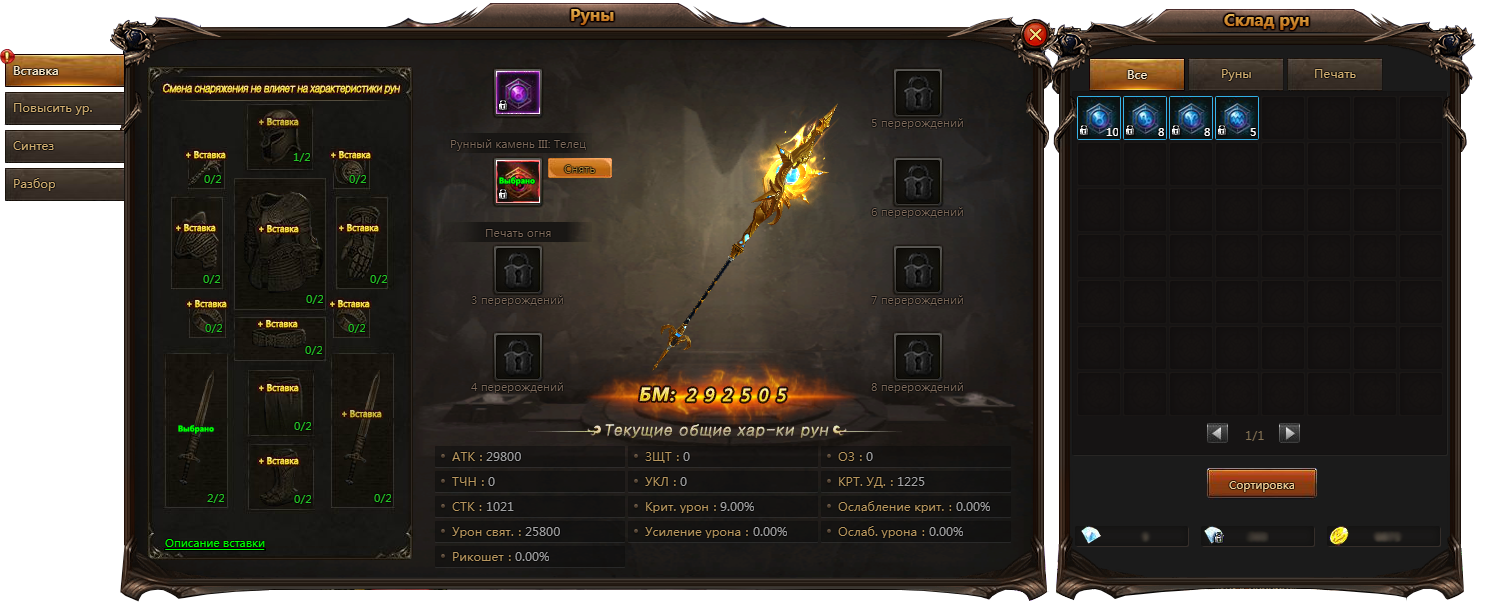Choose the chest armor equipment slot
Screen dimensions: 1490x602
coord(280,243)
